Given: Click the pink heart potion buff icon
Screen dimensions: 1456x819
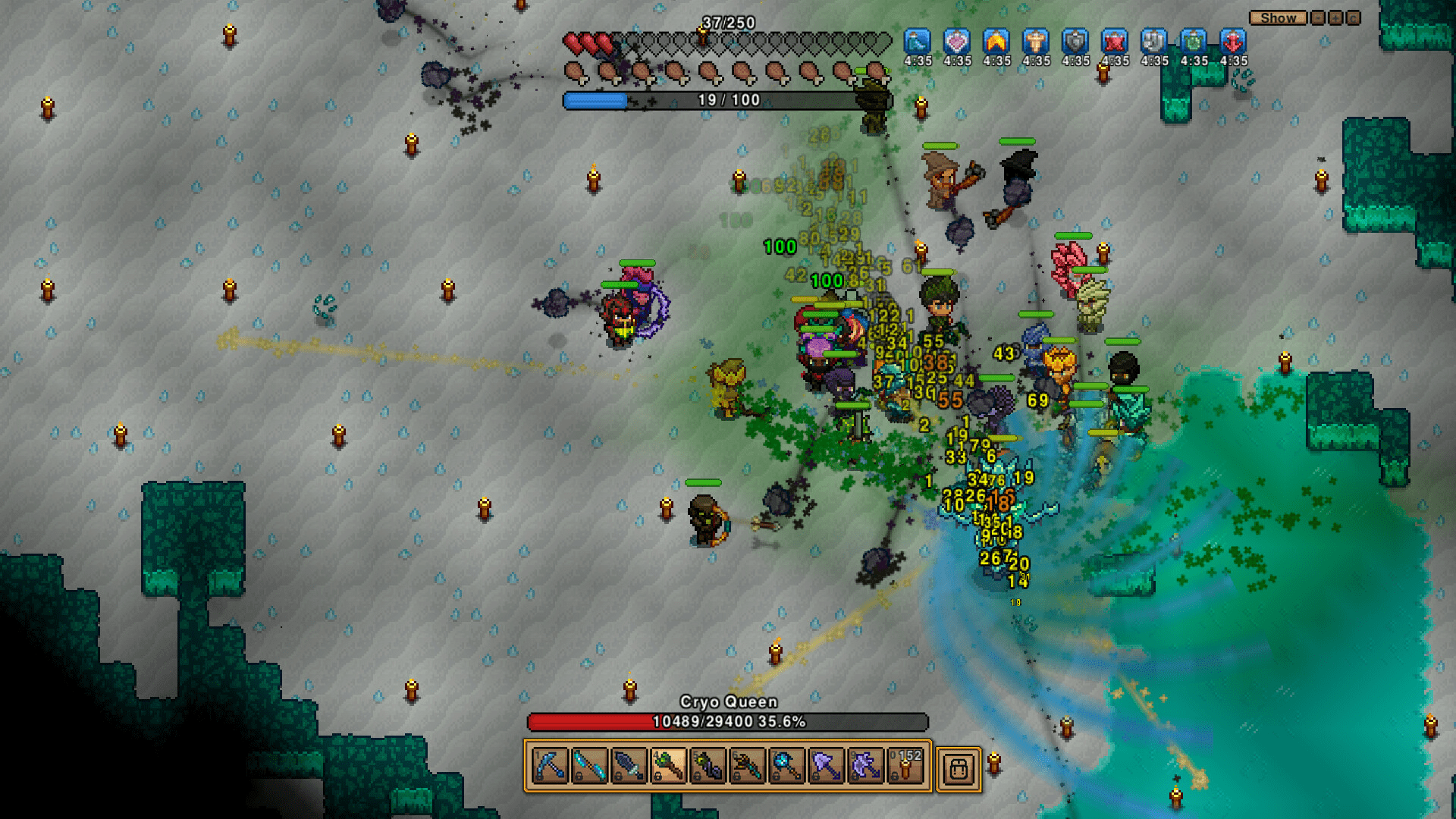Looking at the screenshot, I should point(957,42).
